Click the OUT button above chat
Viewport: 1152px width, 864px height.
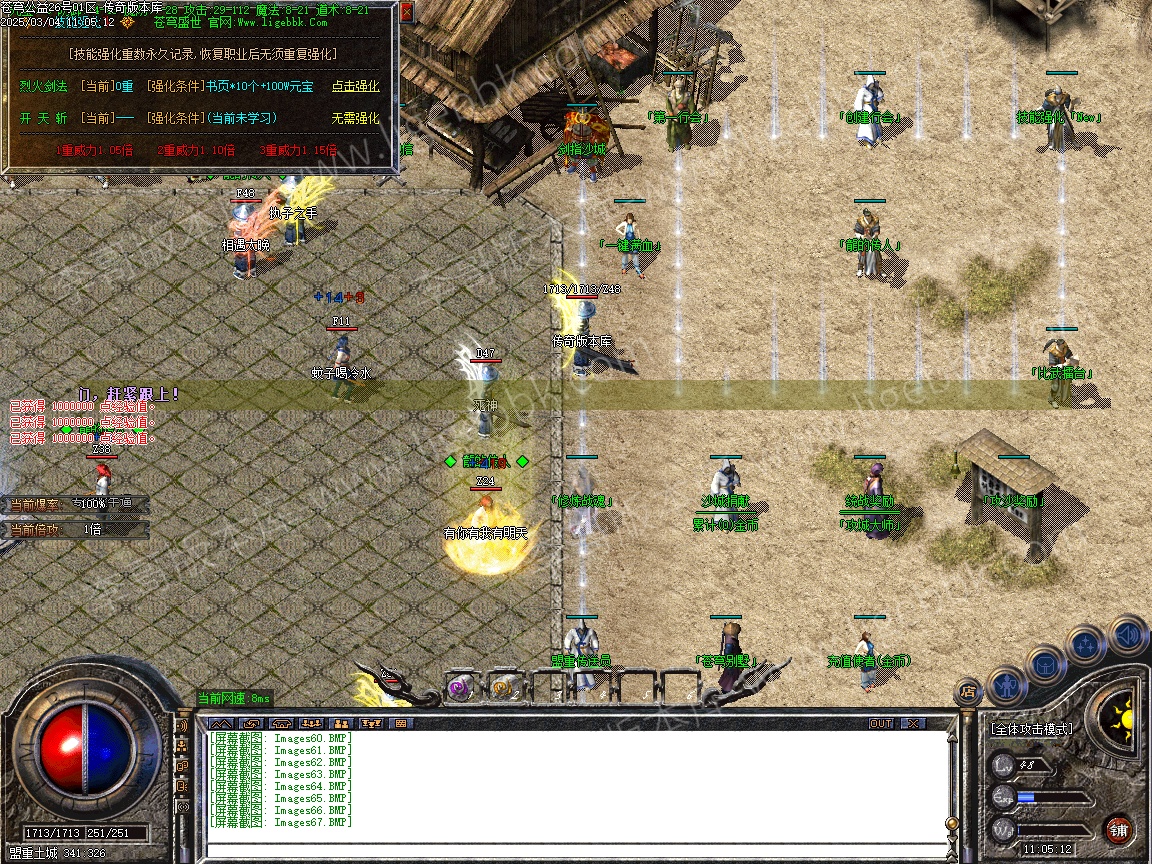coord(881,723)
